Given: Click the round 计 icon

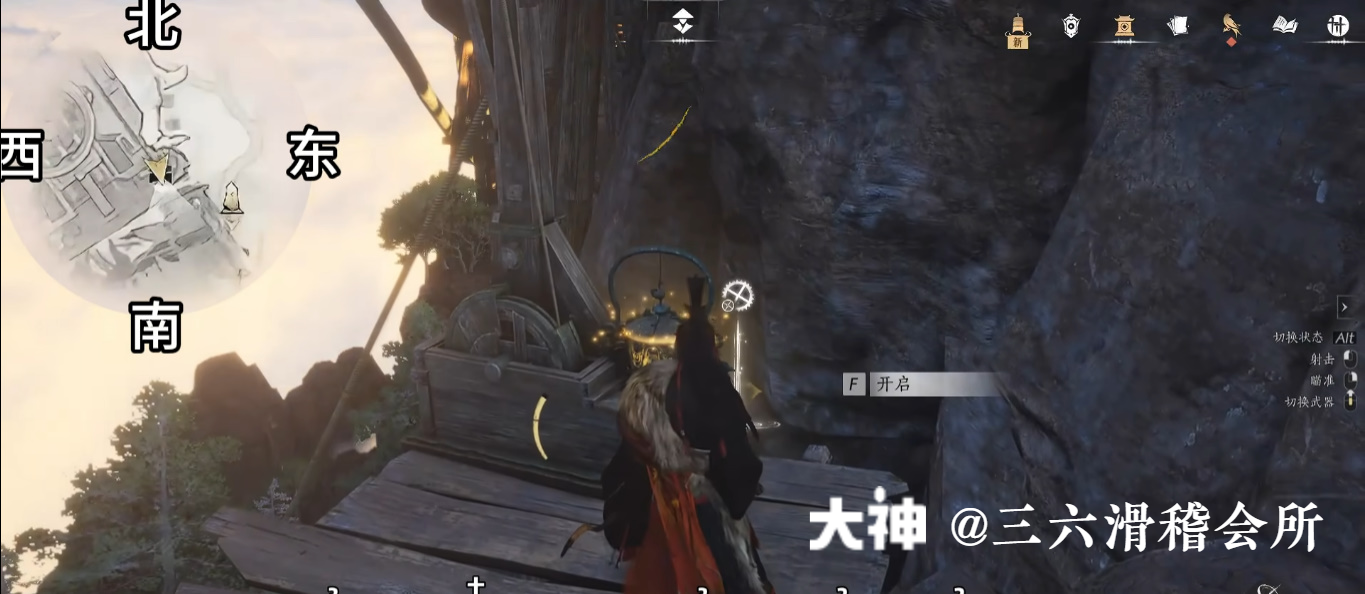Looking at the screenshot, I should pos(1338,27).
